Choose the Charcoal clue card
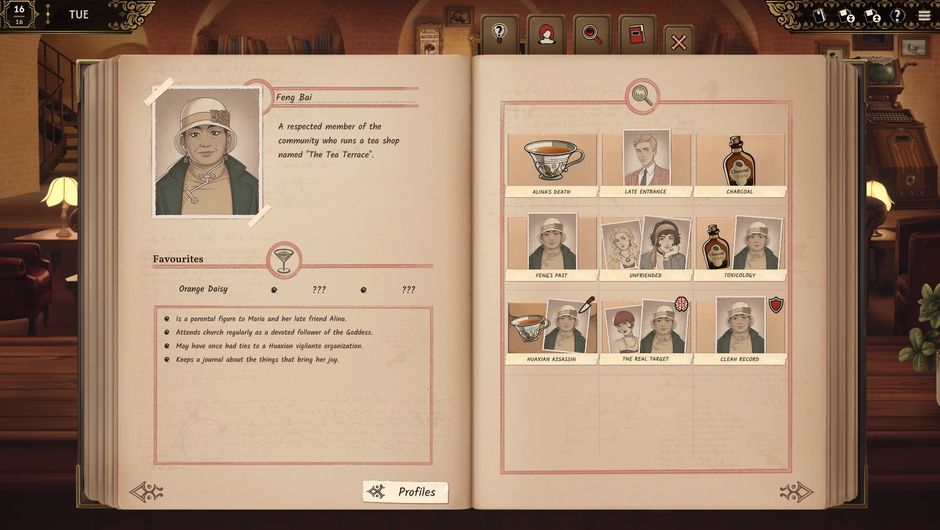 [739, 163]
